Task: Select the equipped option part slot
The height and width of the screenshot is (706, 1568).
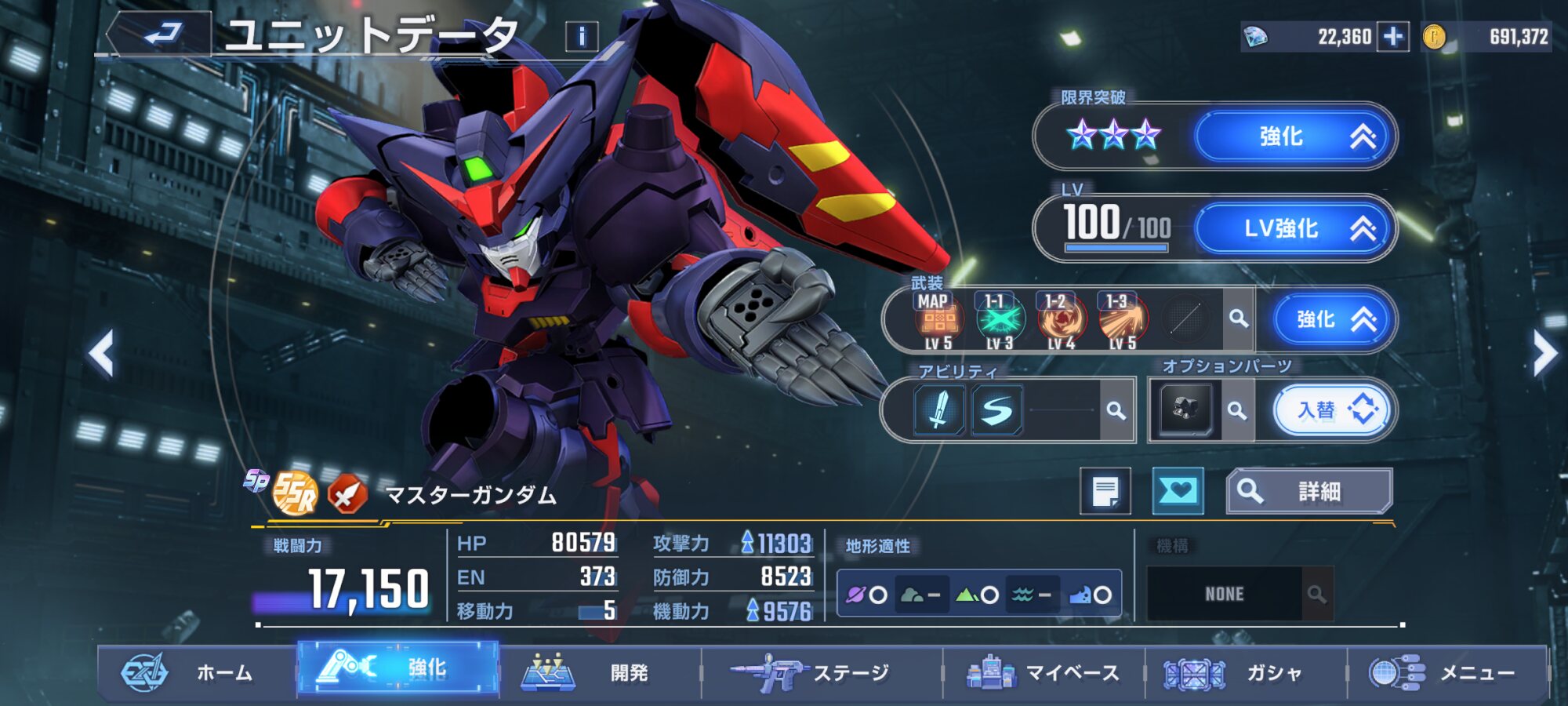Action: tap(1185, 409)
